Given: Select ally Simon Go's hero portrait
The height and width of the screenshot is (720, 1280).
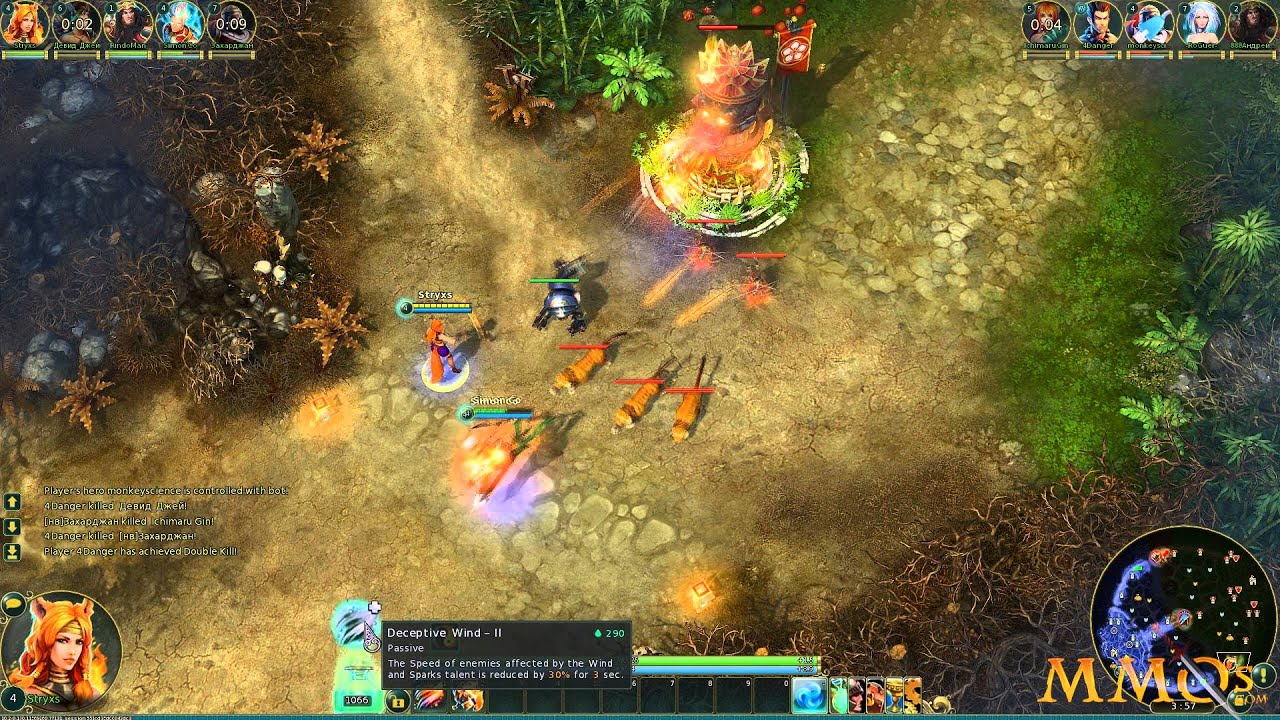Looking at the screenshot, I should pos(180,23).
